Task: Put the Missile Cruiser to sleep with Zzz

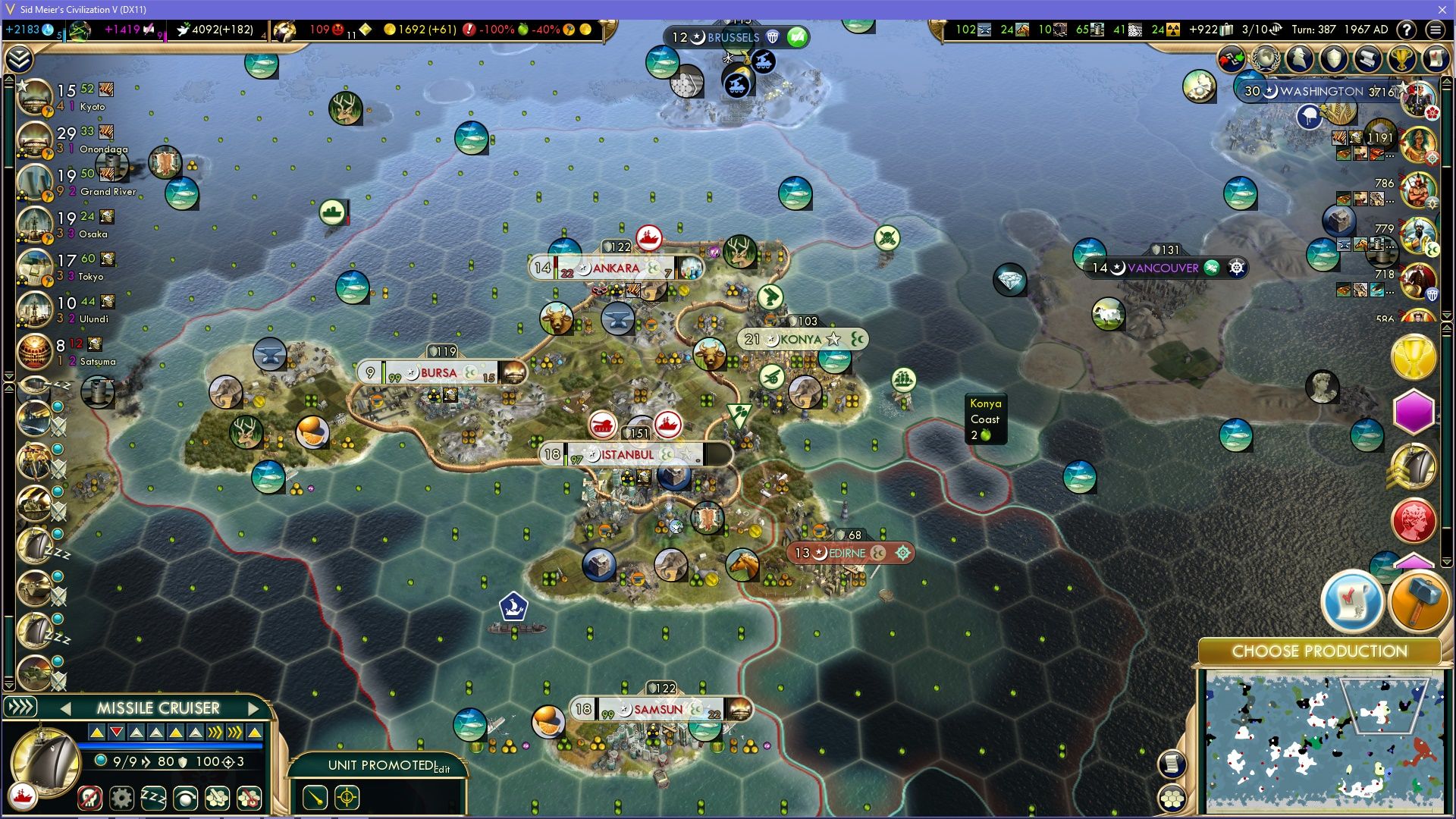Action: tap(153, 798)
